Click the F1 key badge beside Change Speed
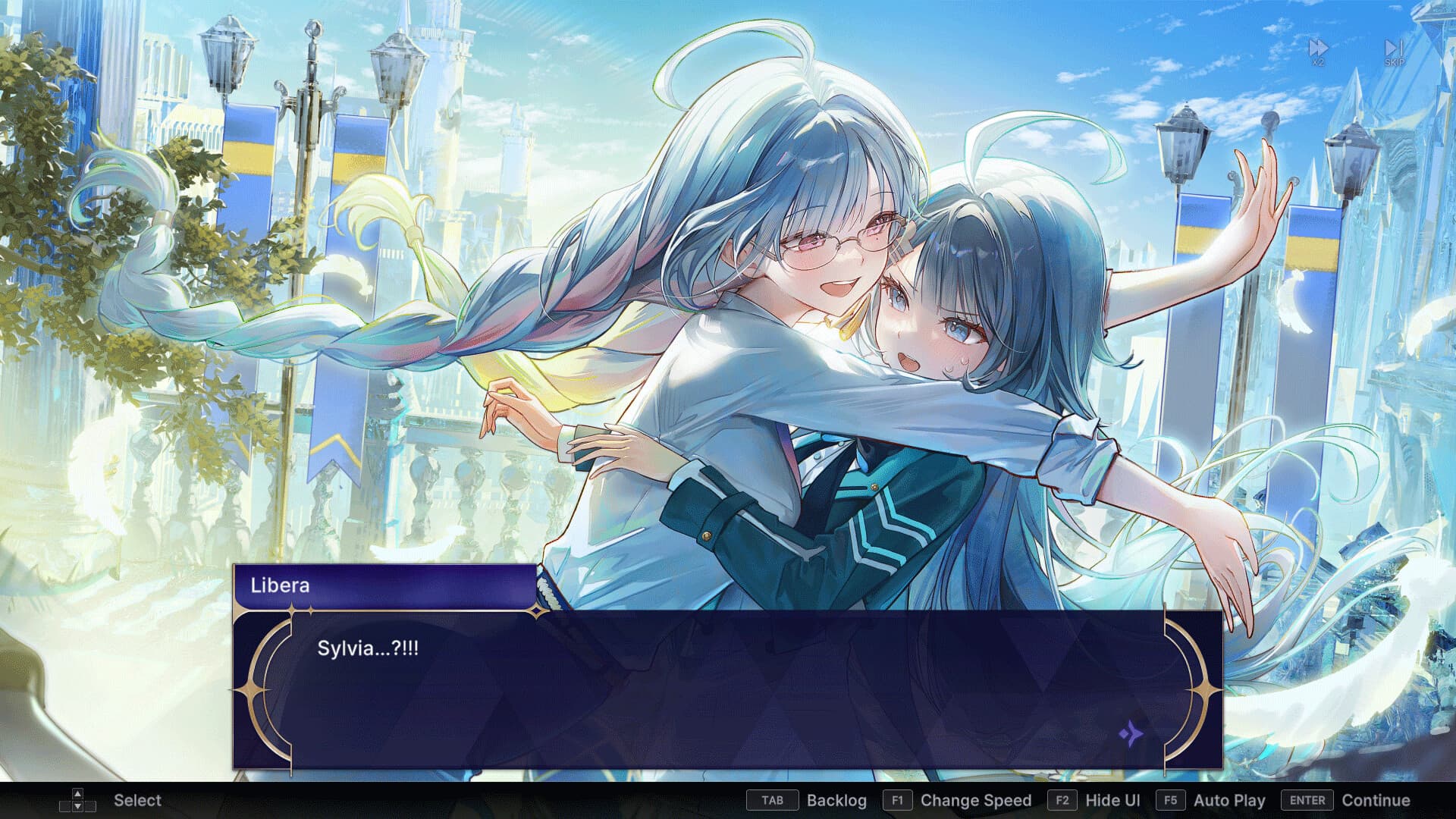1456x819 pixels. coord(898,800)
